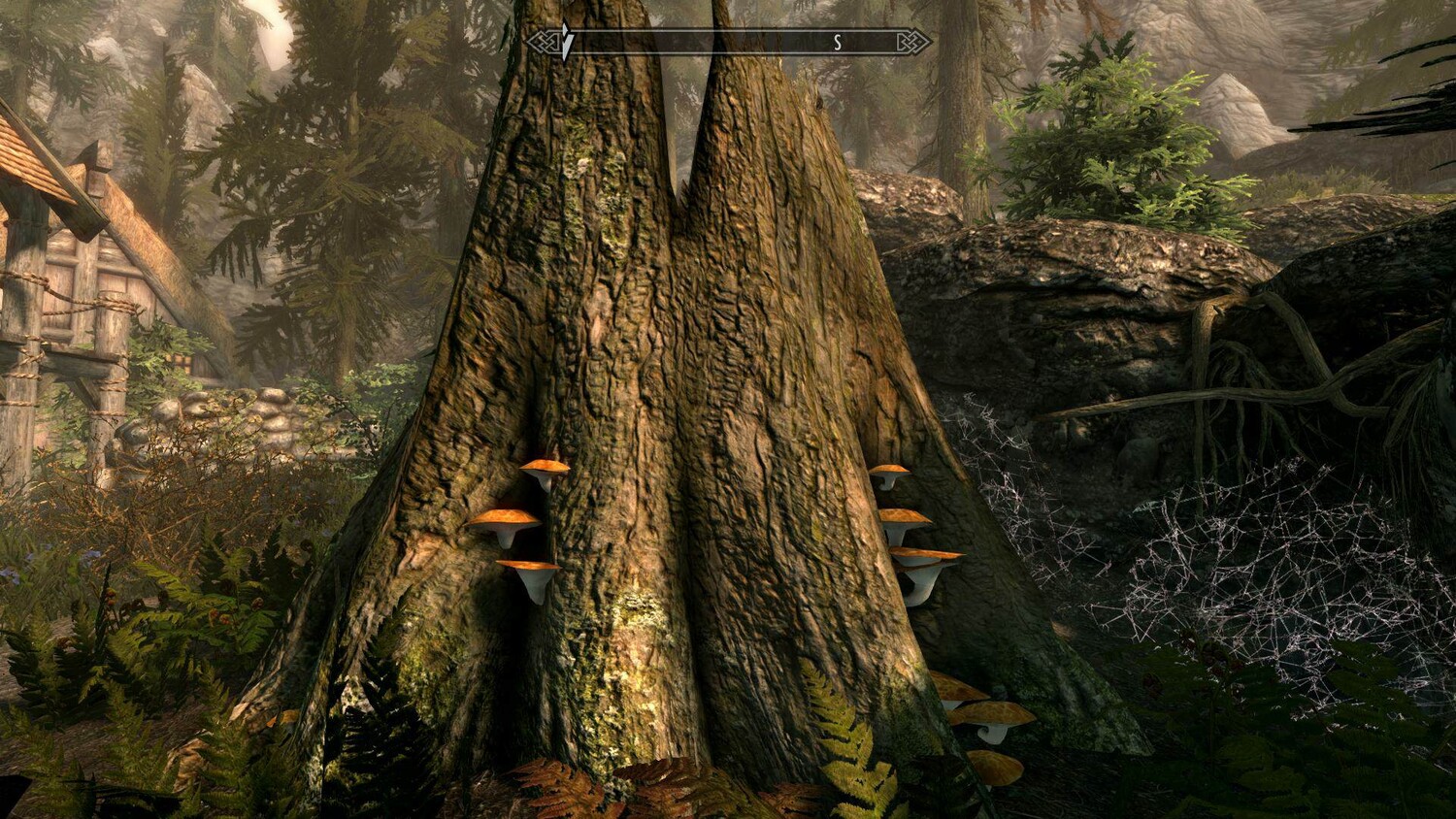Select the S heading on the compass bar
This screenshot has width=1456, height=819.
tap(837, 43)
